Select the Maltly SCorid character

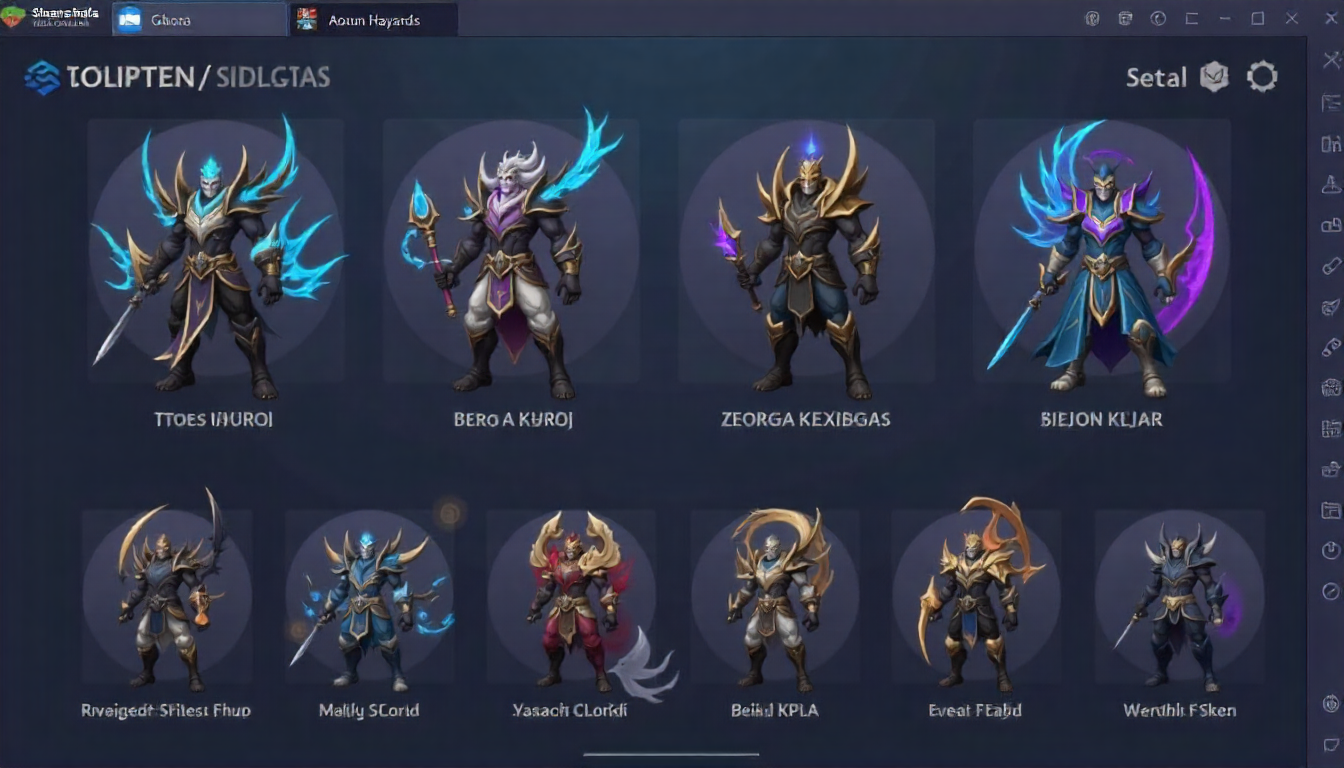pyautogui.click(x=369, y=598)
